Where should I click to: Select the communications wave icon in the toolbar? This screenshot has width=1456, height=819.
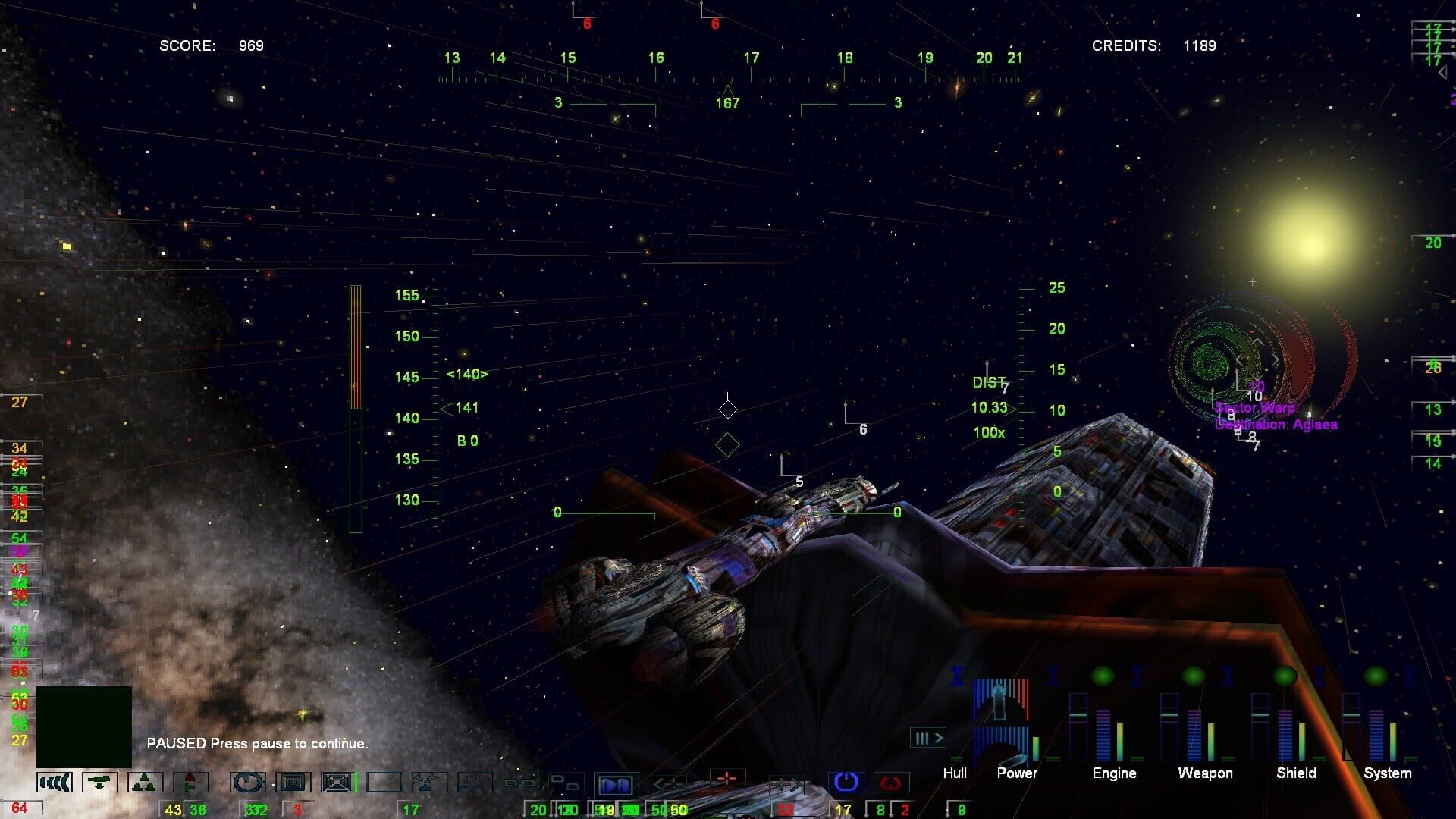pos(53,781)
